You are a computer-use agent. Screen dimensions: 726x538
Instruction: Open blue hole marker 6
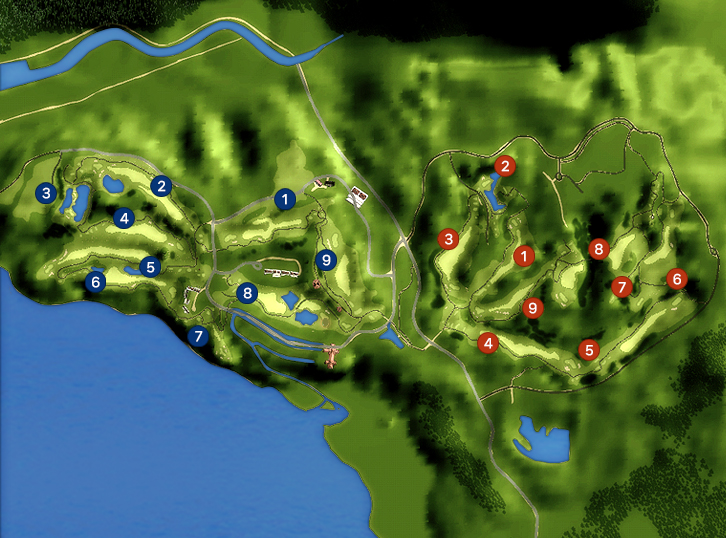(96, 282)
